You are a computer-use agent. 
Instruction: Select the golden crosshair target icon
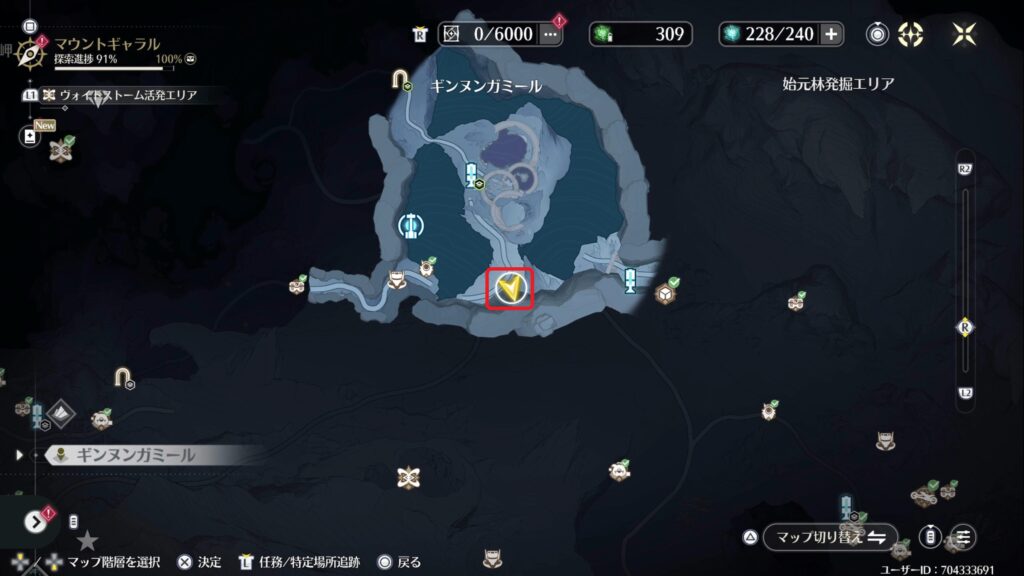910,34
